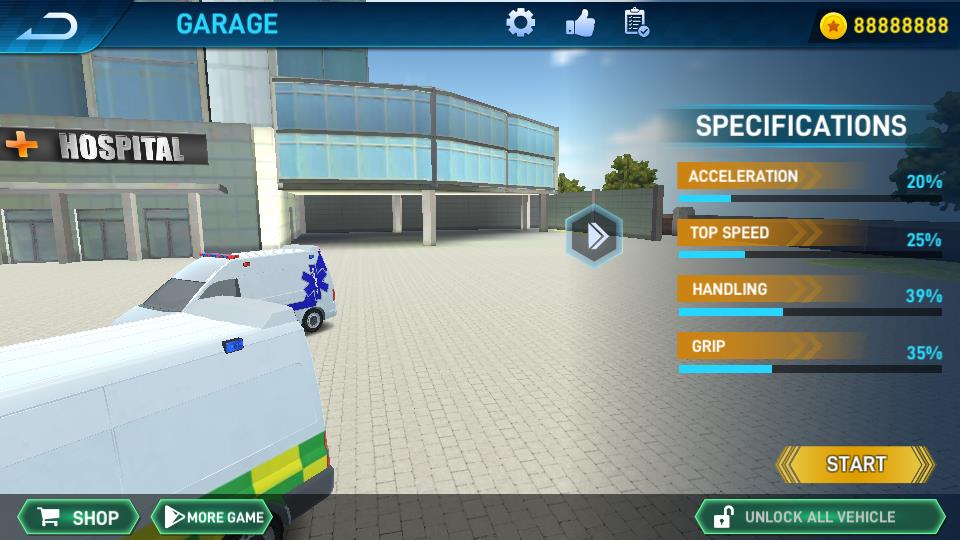Go back using the return arrow
The image size is (960, 540).
click(47, 25)
